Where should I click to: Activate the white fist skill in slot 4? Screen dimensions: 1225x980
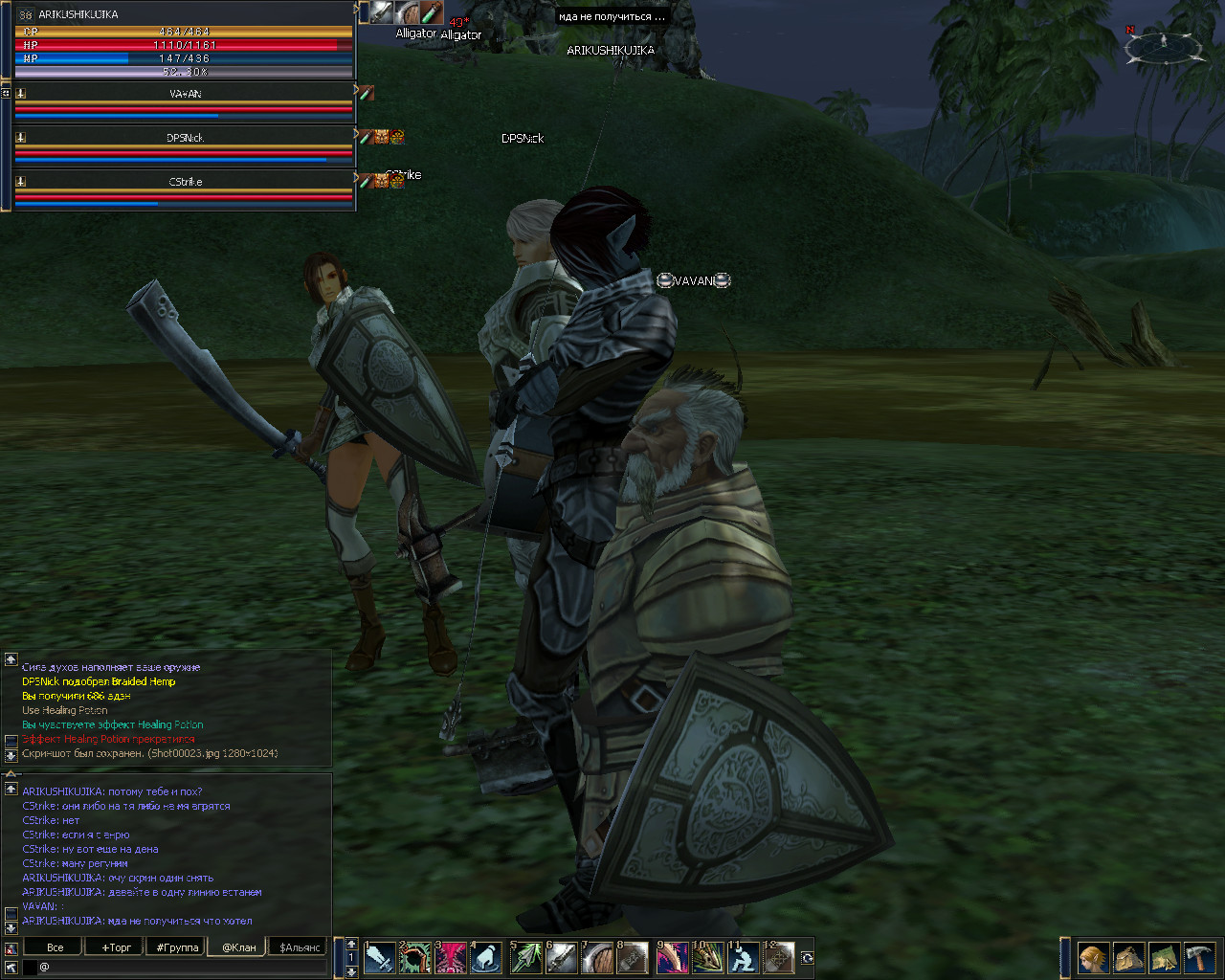click(x=486, y=957)
